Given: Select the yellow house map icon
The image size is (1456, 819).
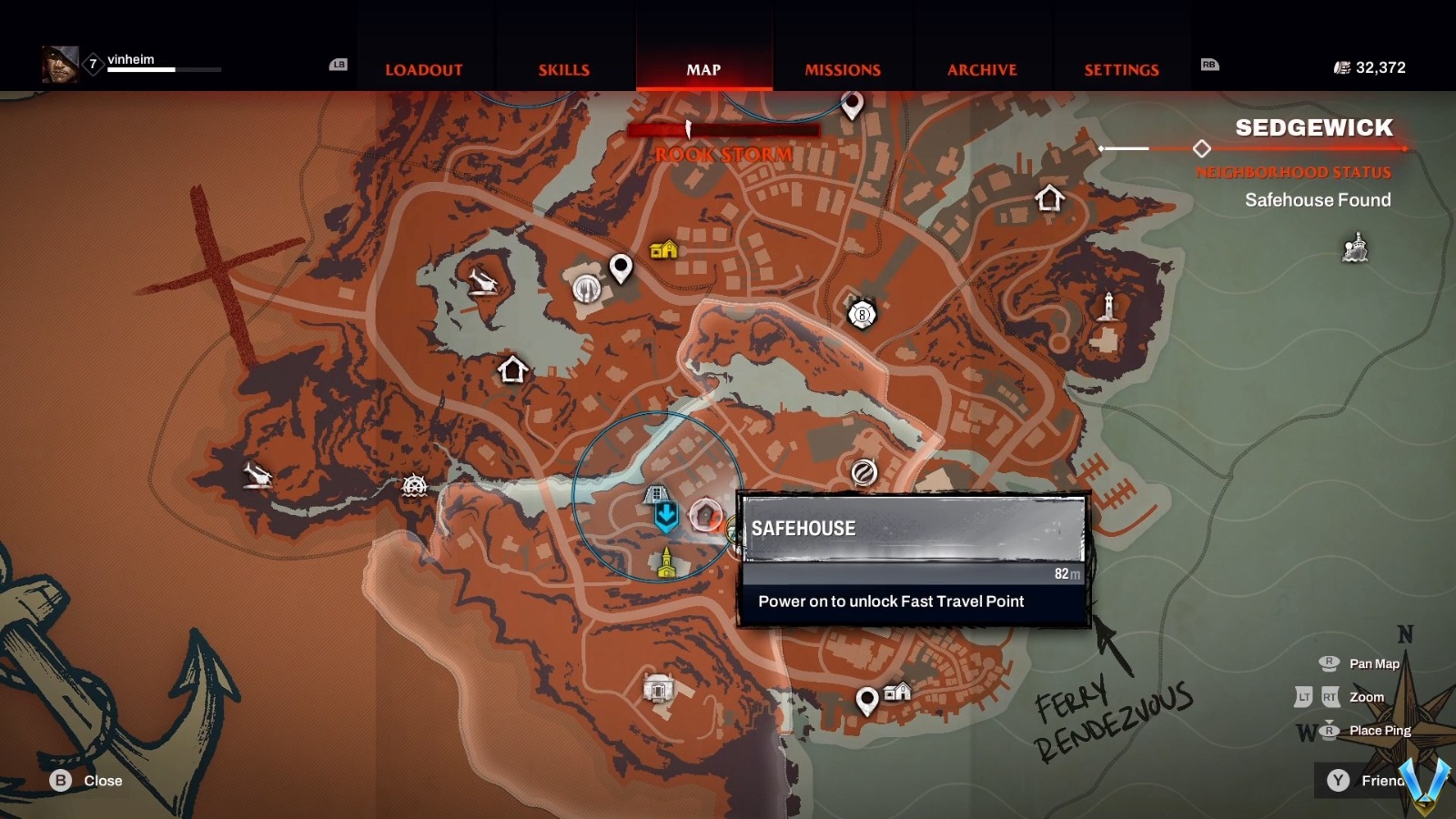Looking at the screenshot, I should [663, 249].
